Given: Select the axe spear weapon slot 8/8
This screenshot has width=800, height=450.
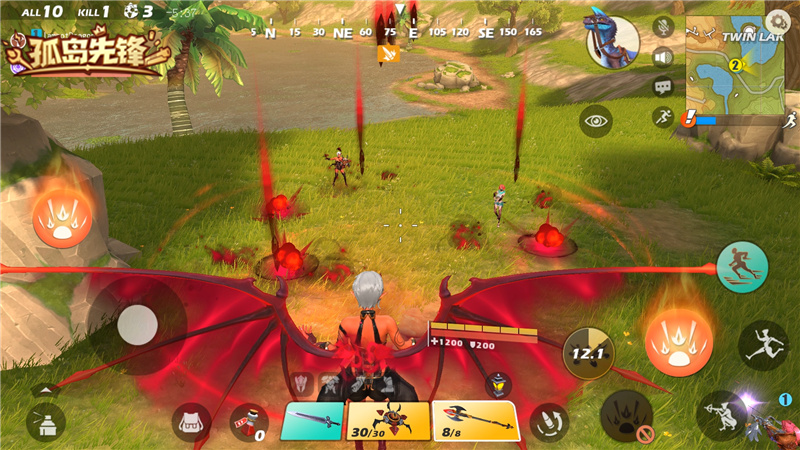Looking at the screenshot, I should pyautogui.click(x=475, y=421).
